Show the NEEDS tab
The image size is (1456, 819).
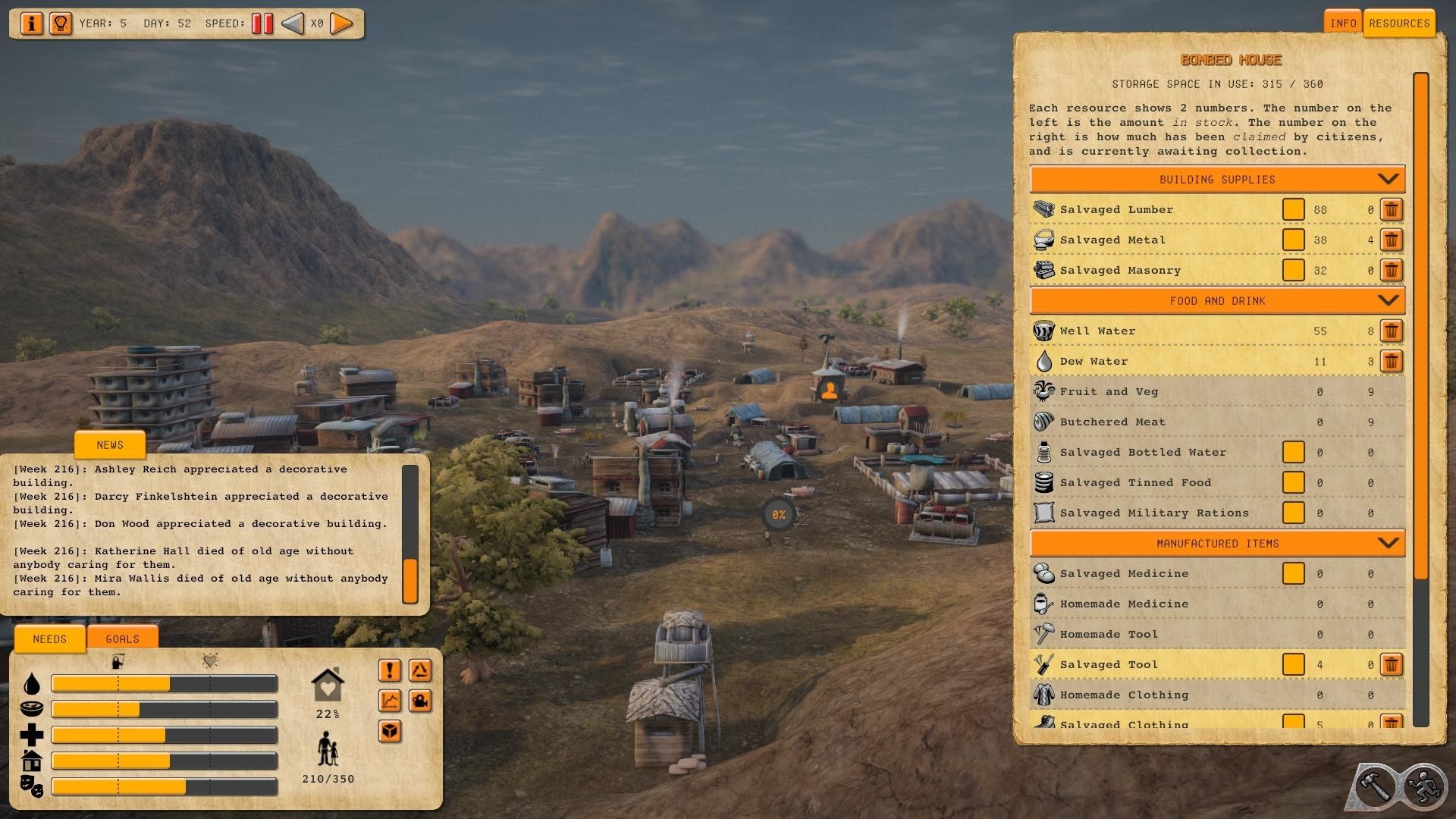coord(50,639)
